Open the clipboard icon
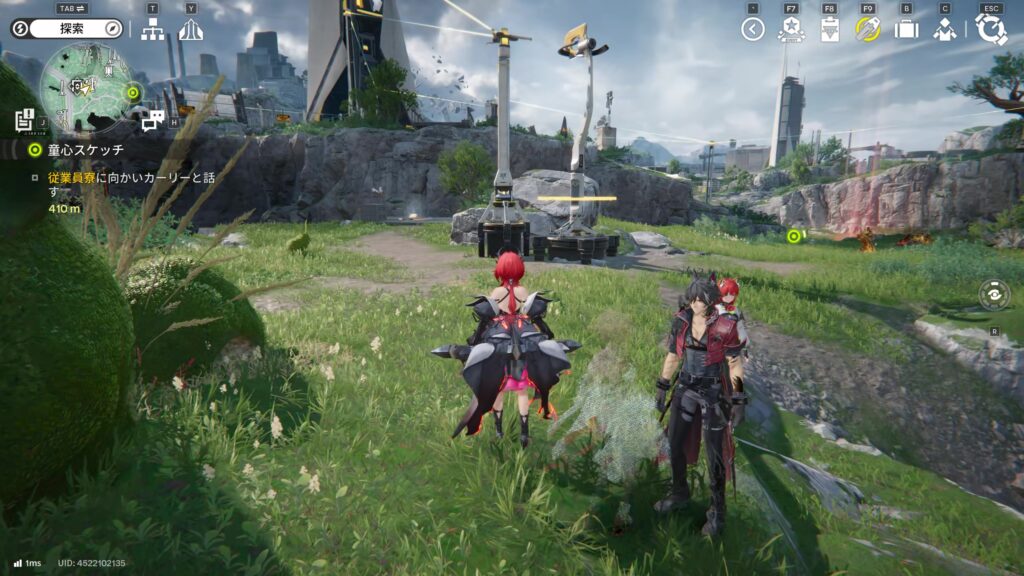 [829, 29]
